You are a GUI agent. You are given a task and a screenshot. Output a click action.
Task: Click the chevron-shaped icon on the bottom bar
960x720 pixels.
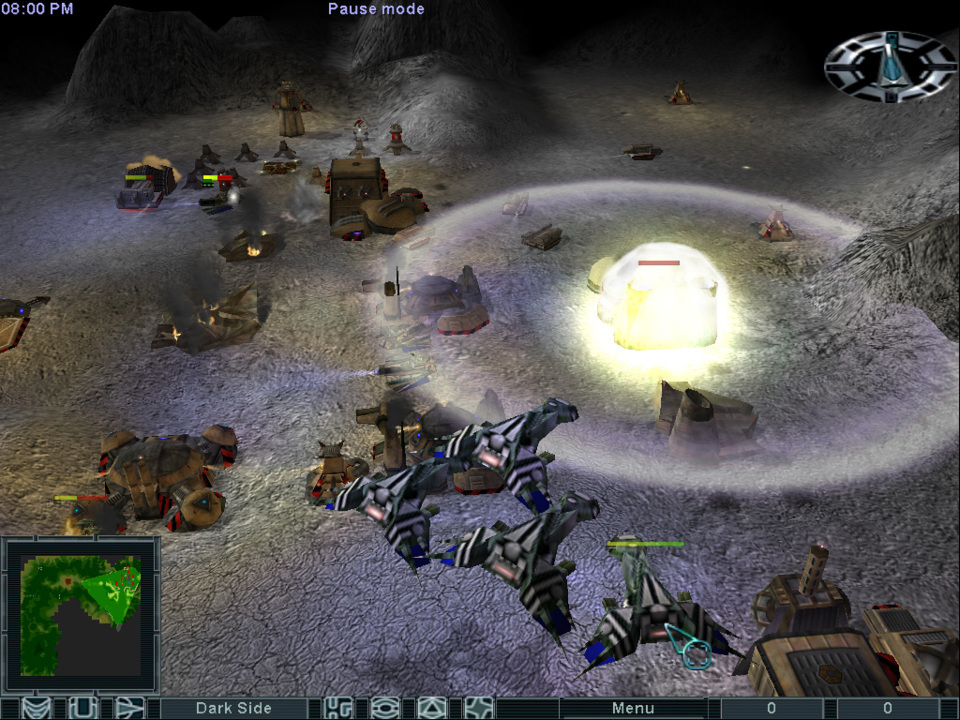[x=35, y=708]
